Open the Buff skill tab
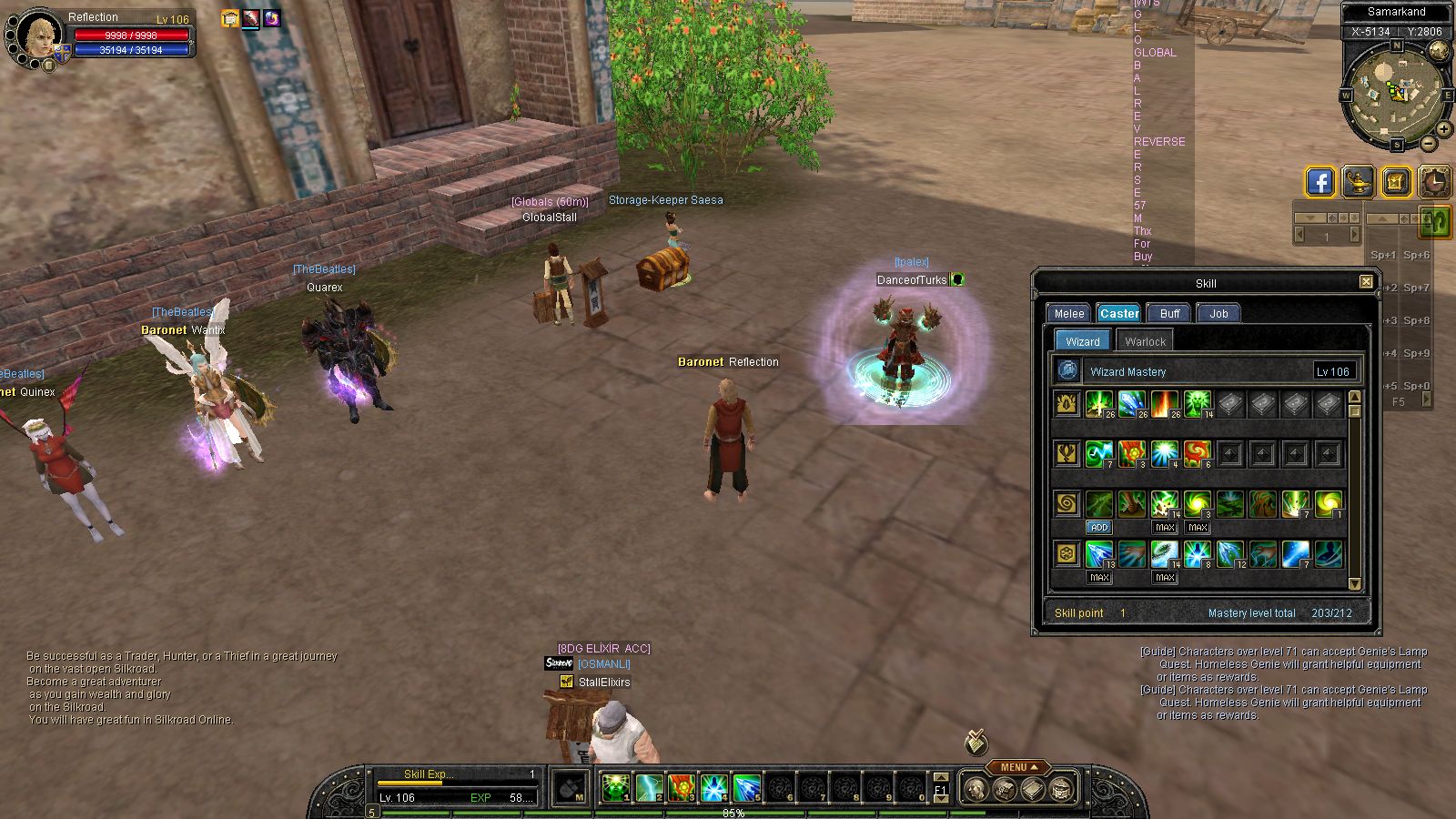1456x819 pixels. click(1169, 313)
